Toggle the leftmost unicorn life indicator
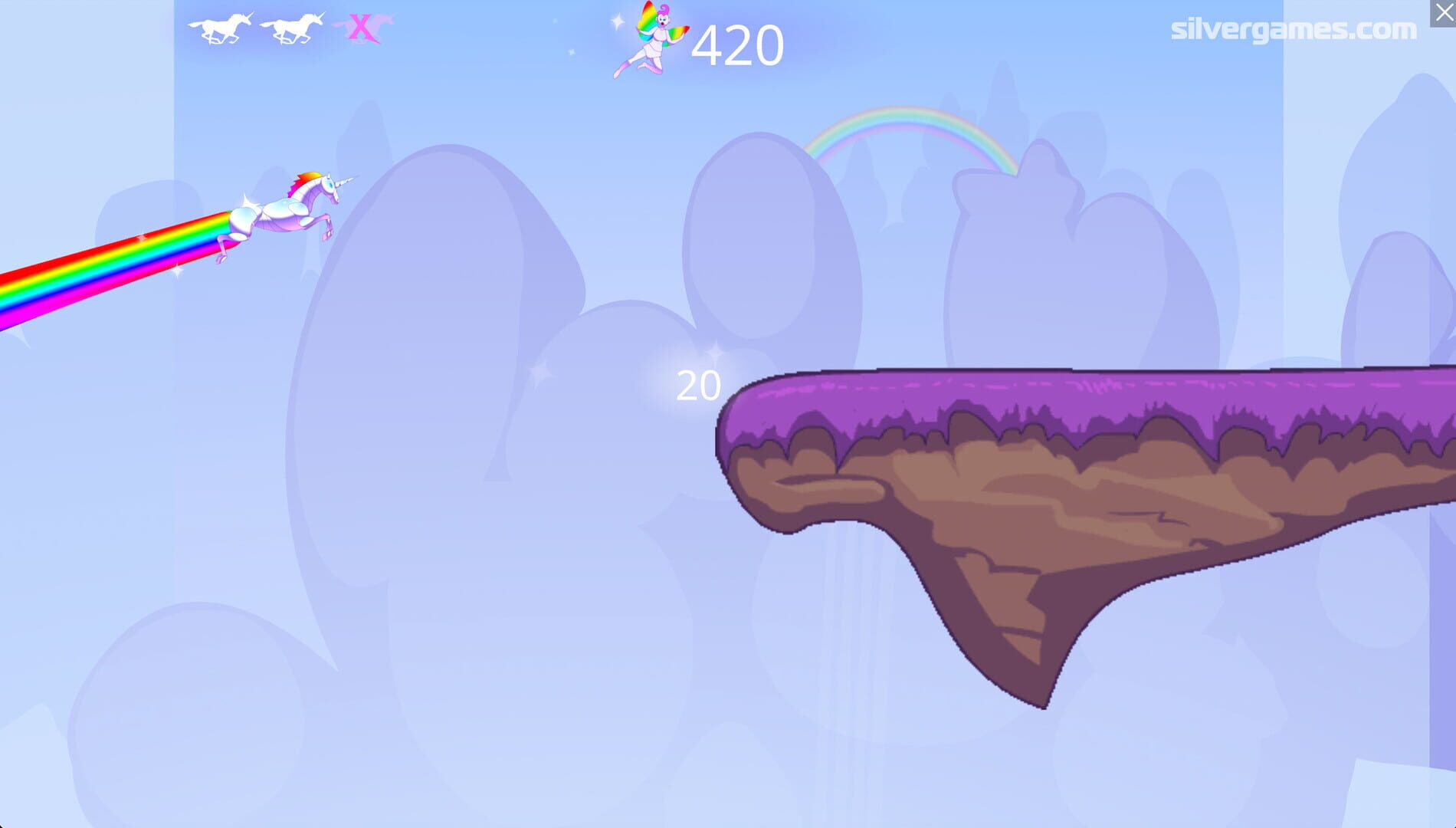The image size is (1456, 828). pyautogui.click(x=217, y=25)
